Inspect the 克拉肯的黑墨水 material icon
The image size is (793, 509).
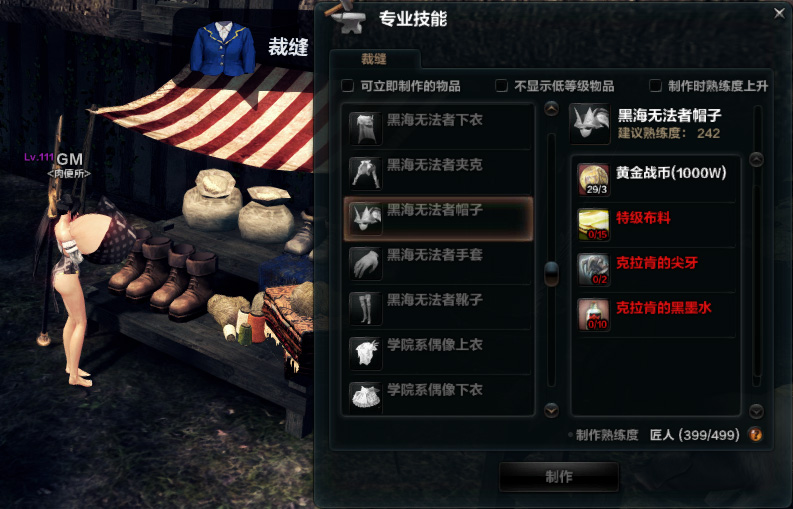(594, 314)
